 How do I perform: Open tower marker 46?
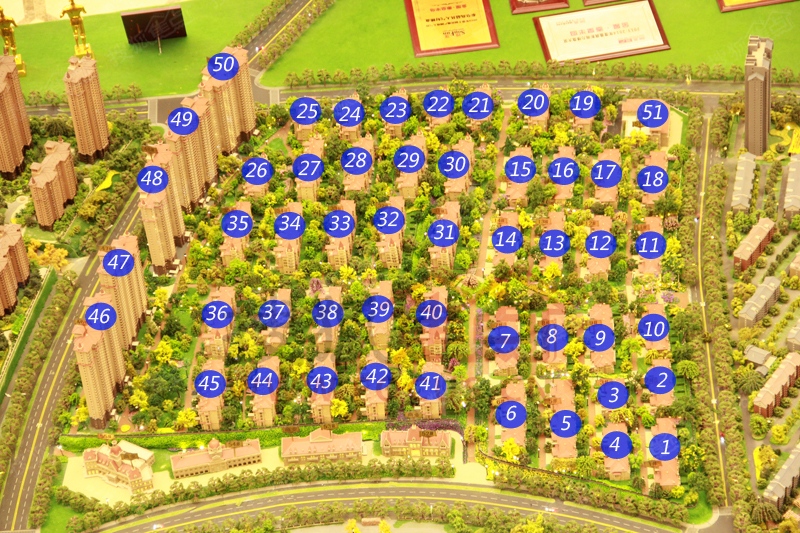click(x=100, y=317)
